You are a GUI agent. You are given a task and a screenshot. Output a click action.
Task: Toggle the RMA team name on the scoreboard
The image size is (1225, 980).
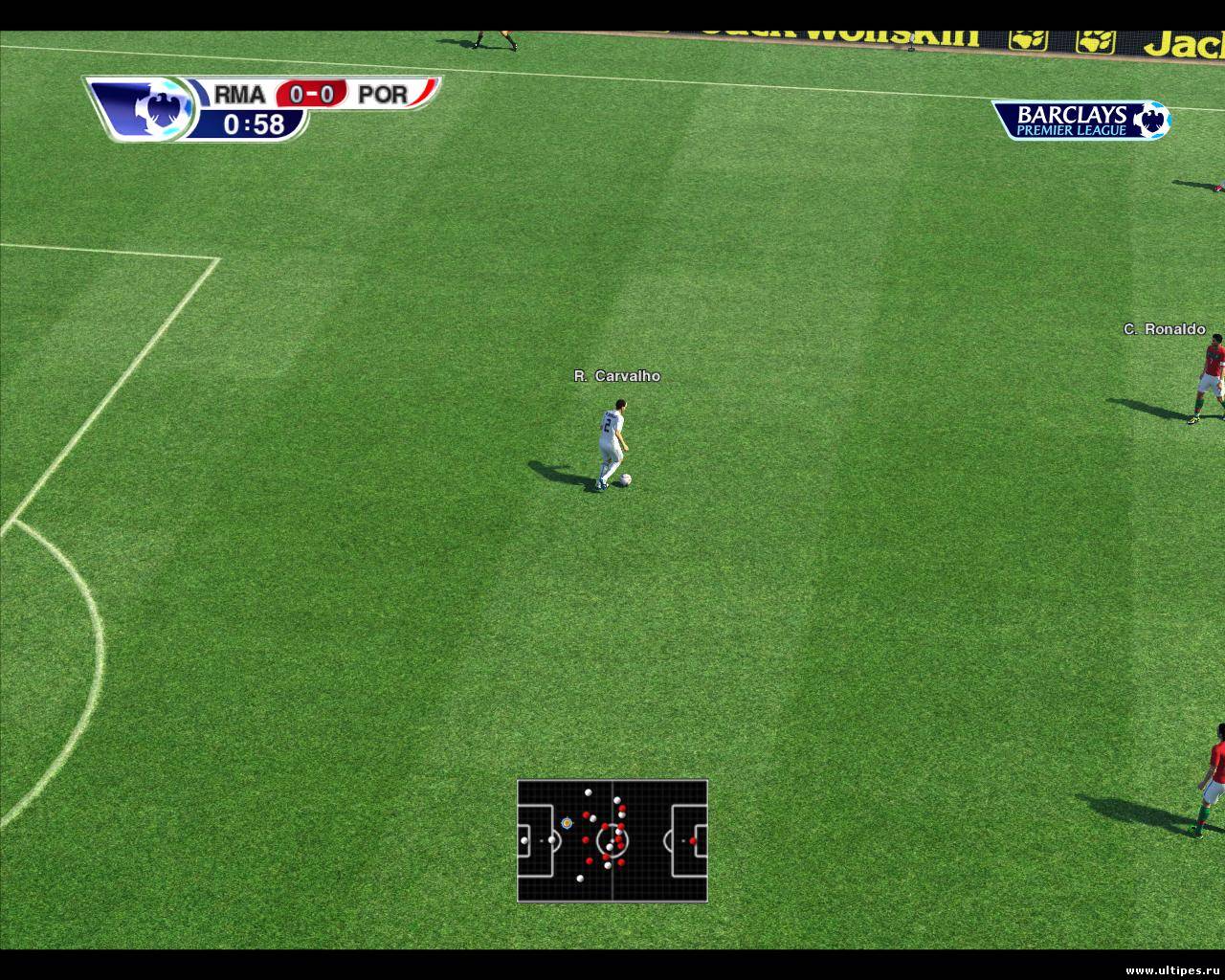click(x=241, y=95)
